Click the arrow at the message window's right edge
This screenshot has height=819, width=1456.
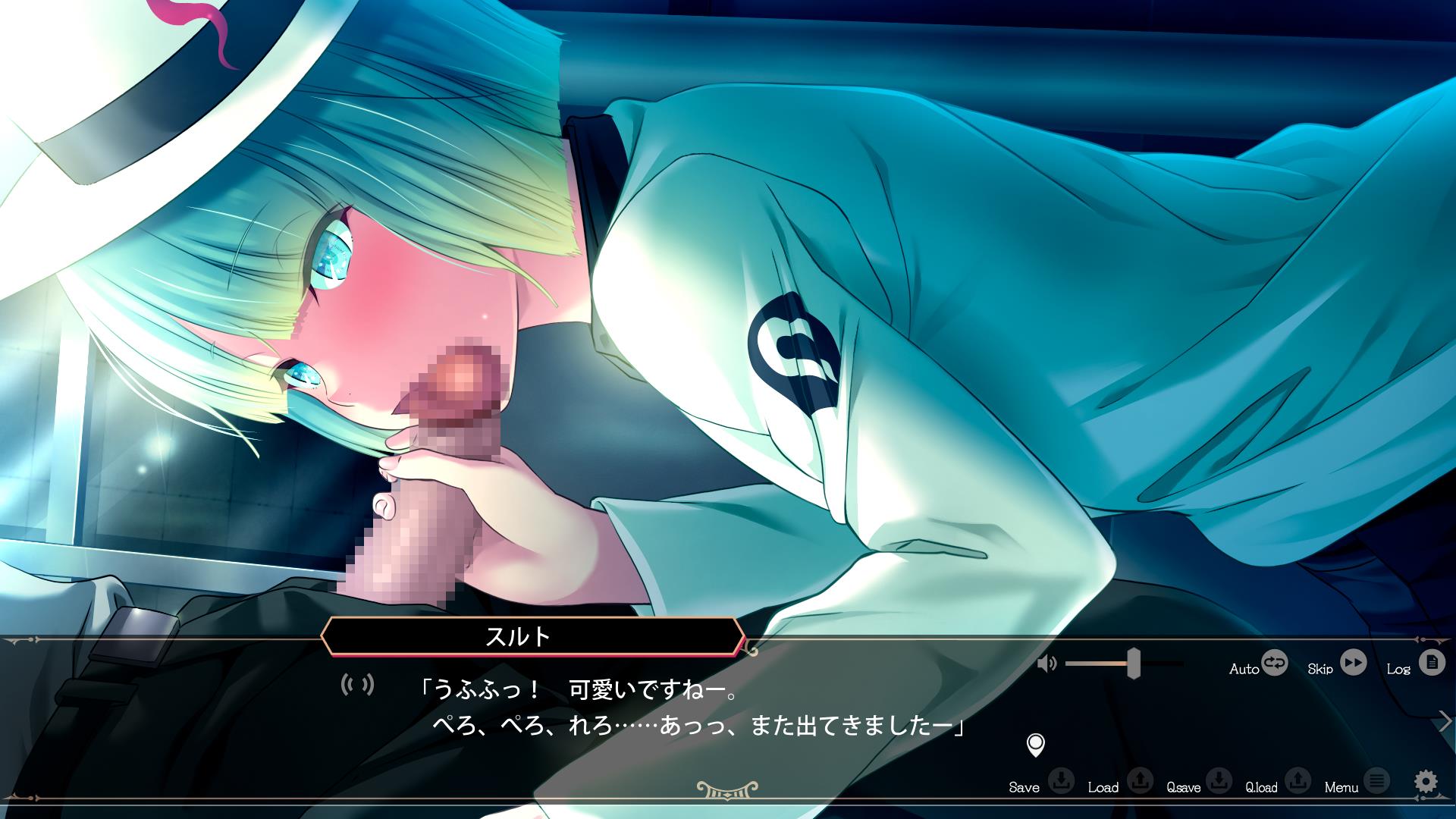(x=1445, y=721)
